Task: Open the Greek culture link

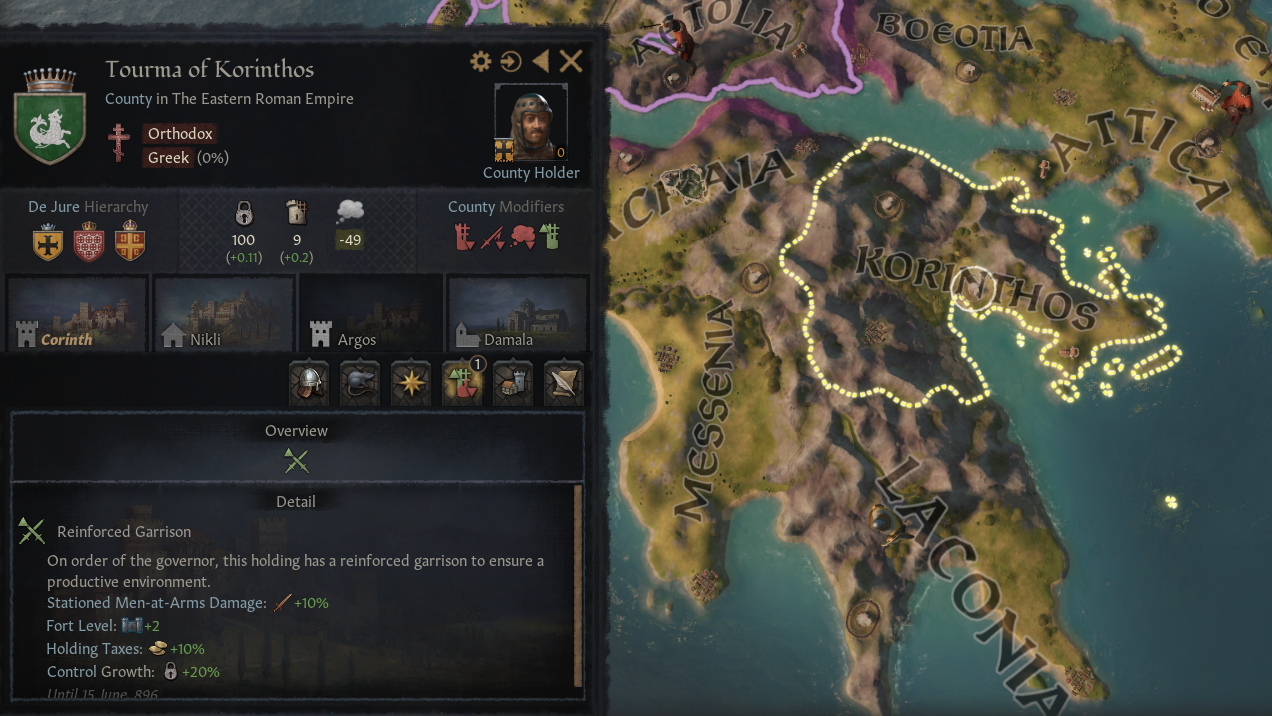Action: (x=169, y=158)
